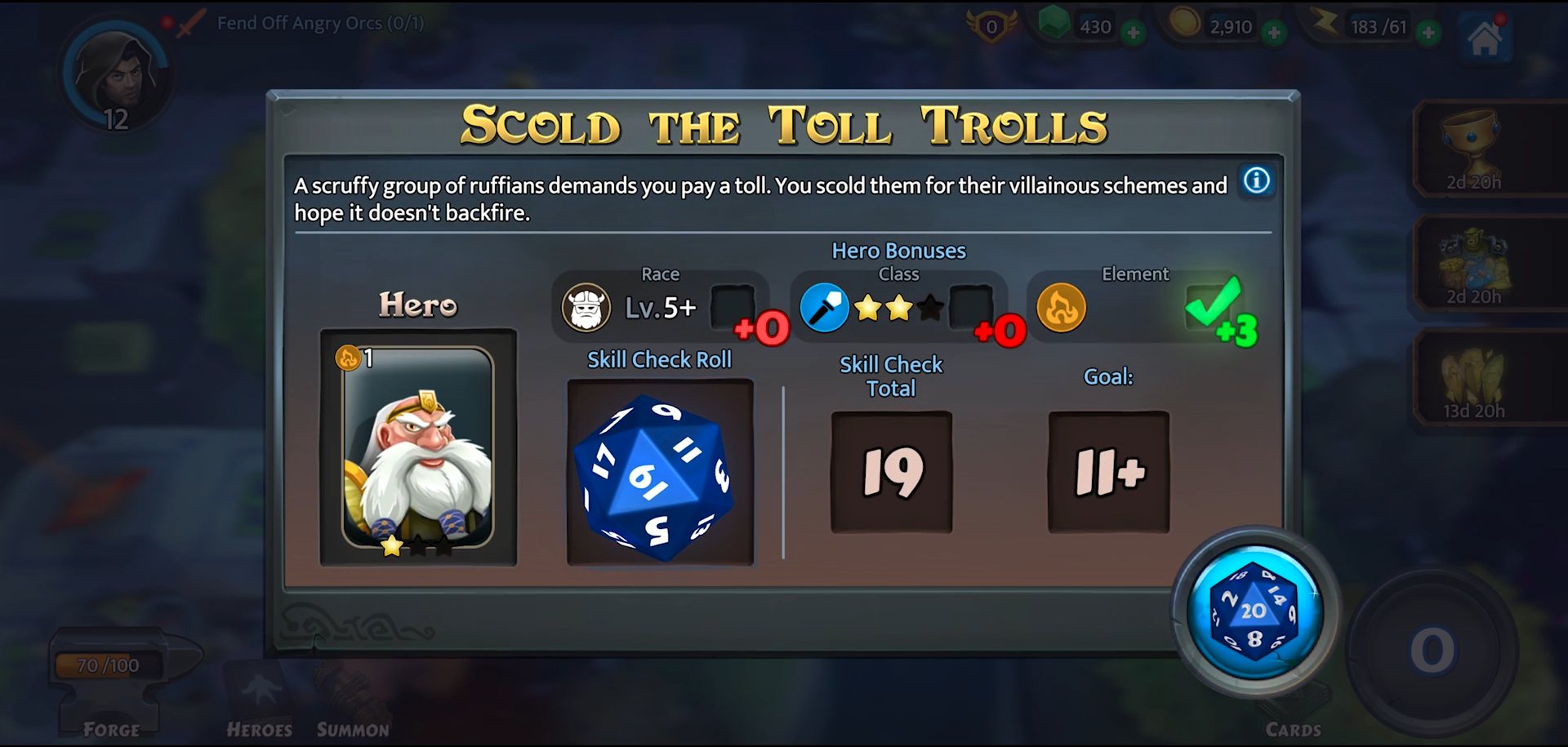Open the golden trophy event

click(x=1474, y=149)
